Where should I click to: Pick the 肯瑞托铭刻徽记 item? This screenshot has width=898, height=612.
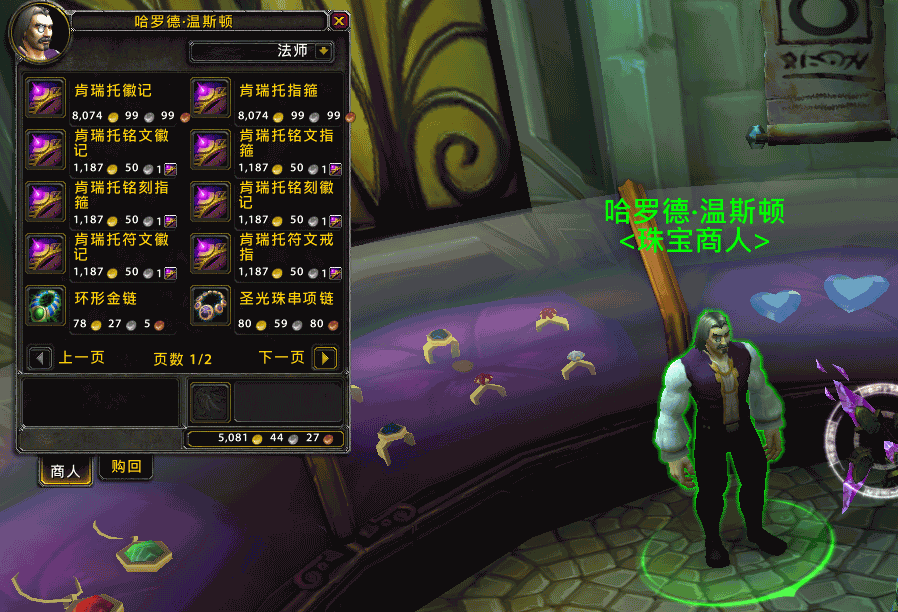tap(210, 202)
